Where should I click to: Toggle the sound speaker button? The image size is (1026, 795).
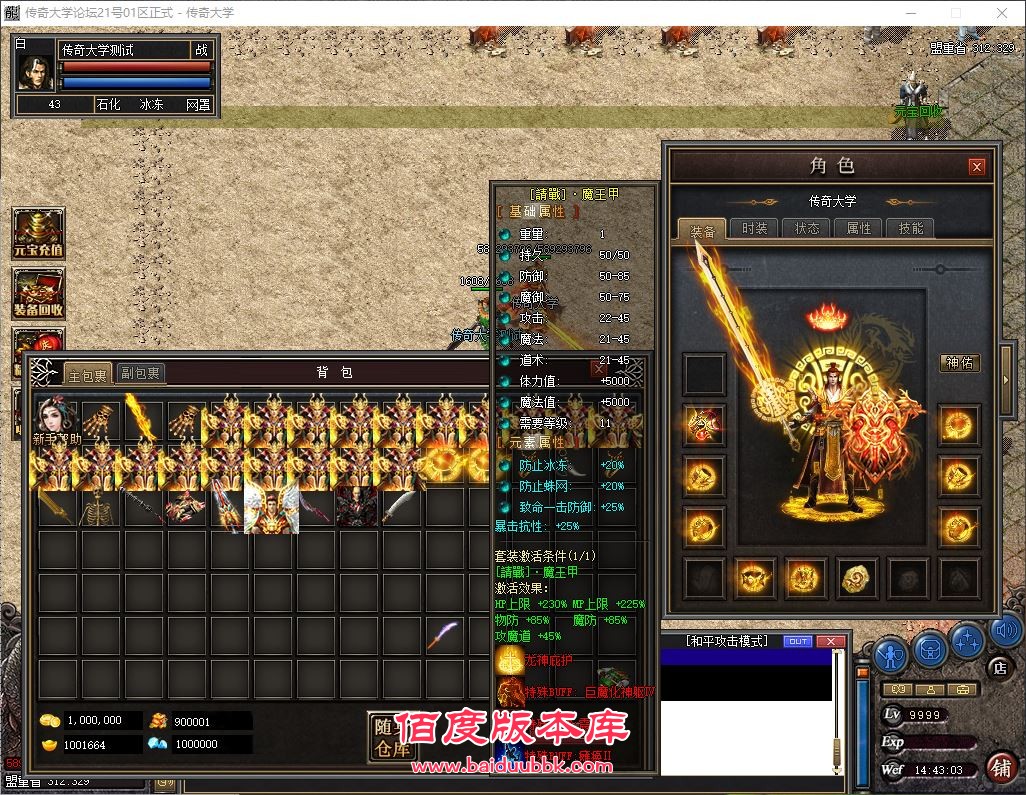tap(1005, 632)
